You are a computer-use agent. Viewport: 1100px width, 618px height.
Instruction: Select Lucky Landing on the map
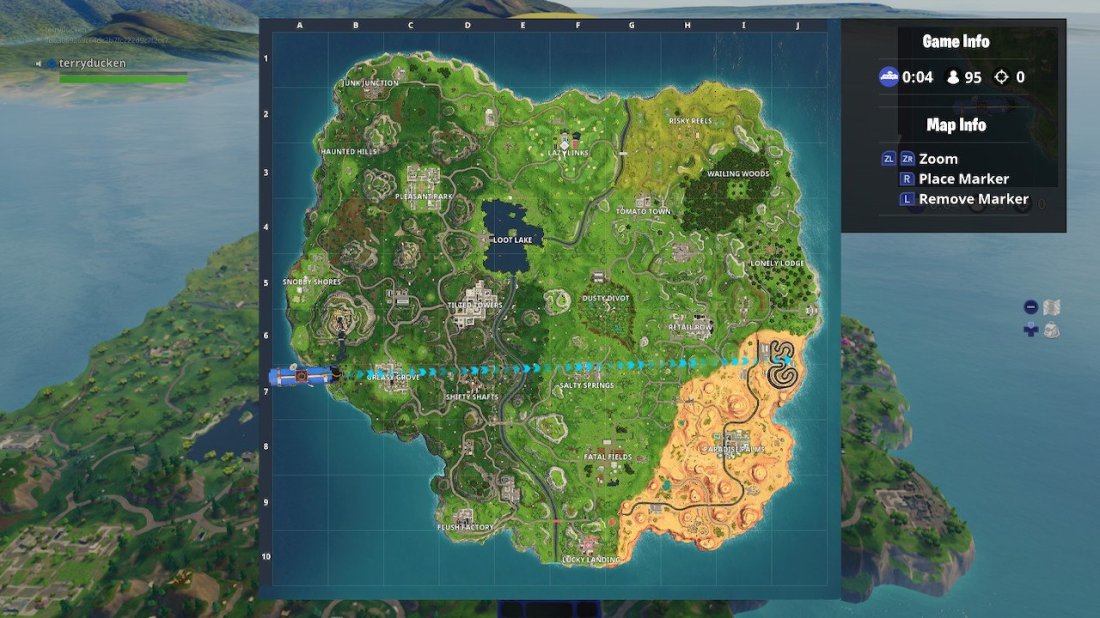click(590, 559)
